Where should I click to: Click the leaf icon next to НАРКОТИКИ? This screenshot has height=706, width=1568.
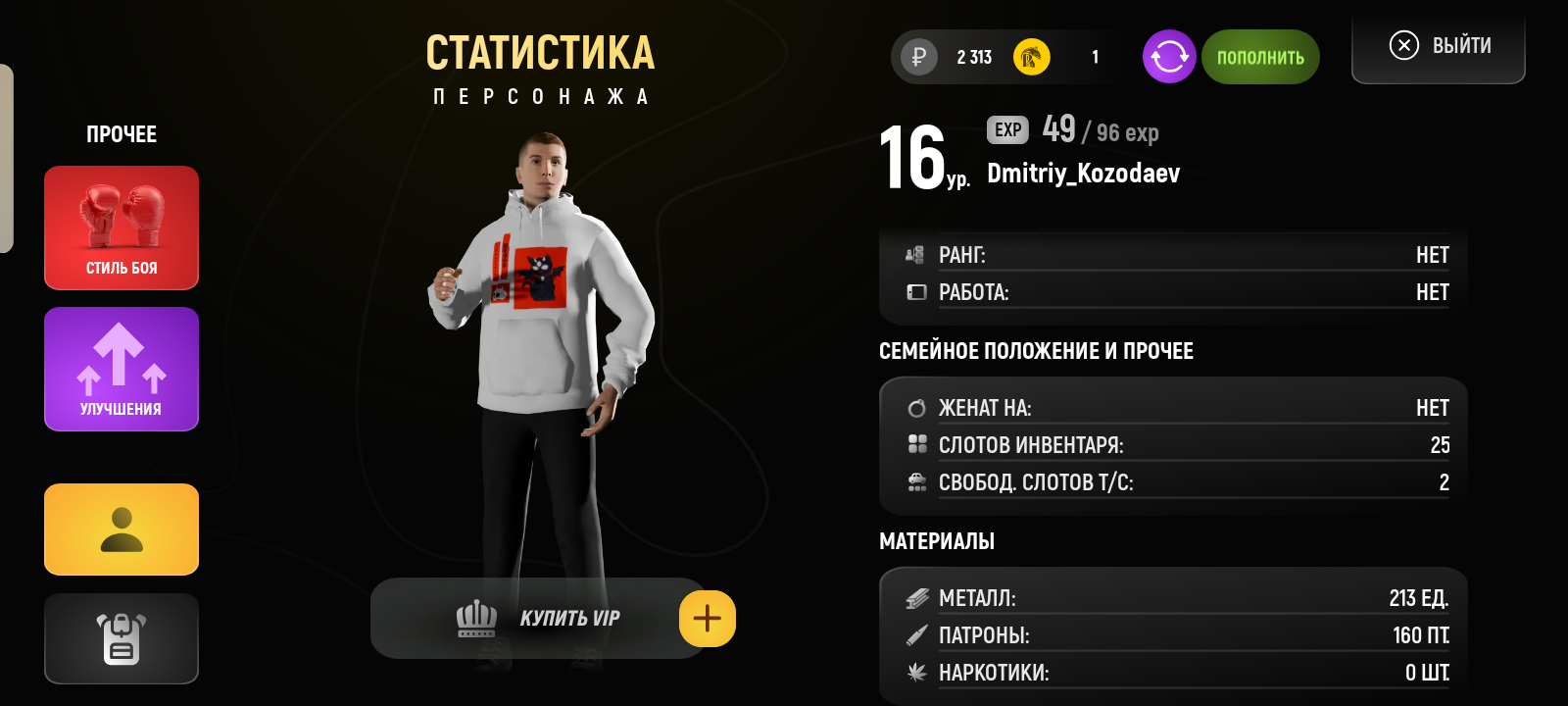pyautogui.click(x=917, y=673)
